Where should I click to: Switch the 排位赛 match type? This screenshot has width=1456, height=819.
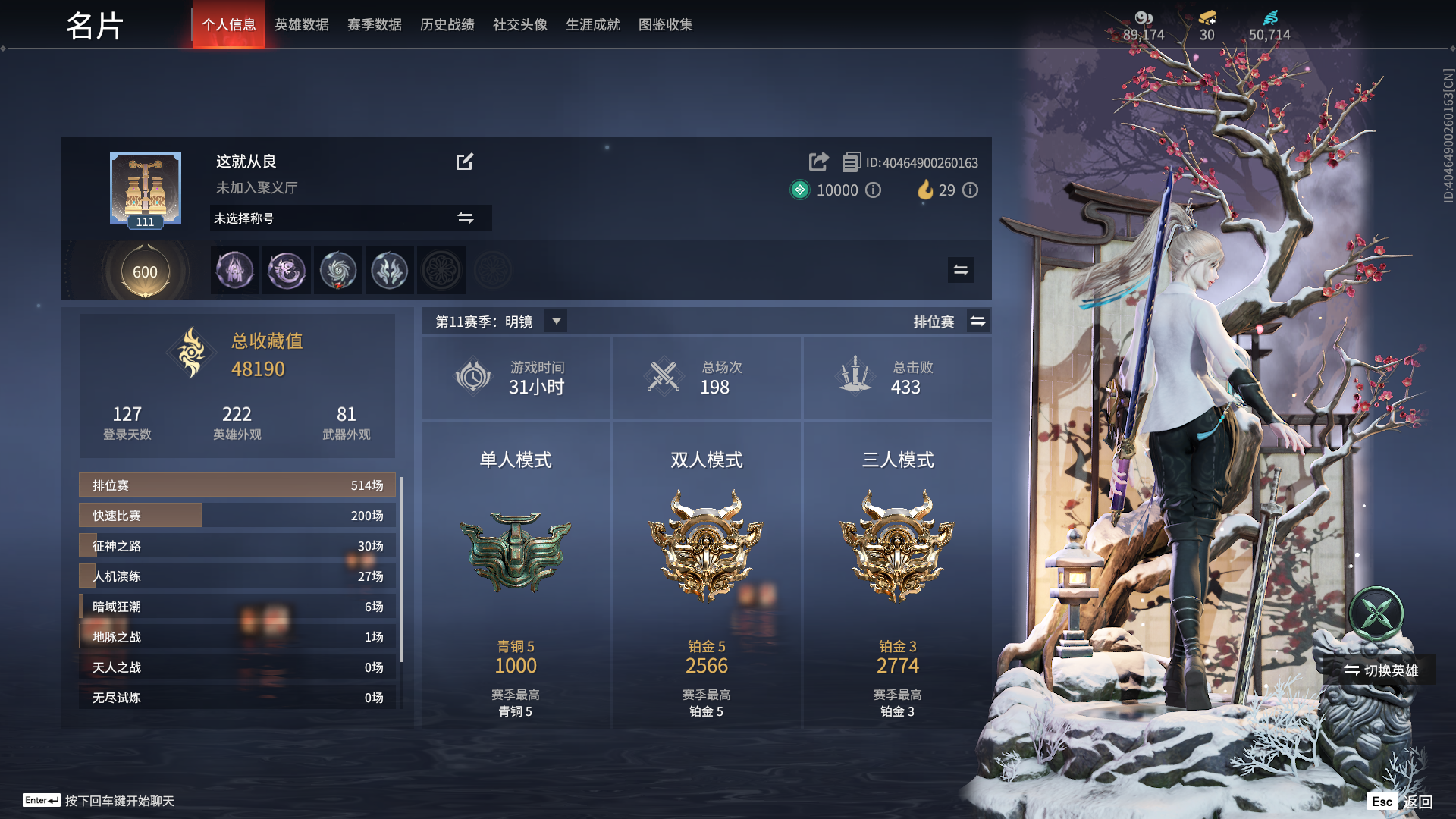978,322
